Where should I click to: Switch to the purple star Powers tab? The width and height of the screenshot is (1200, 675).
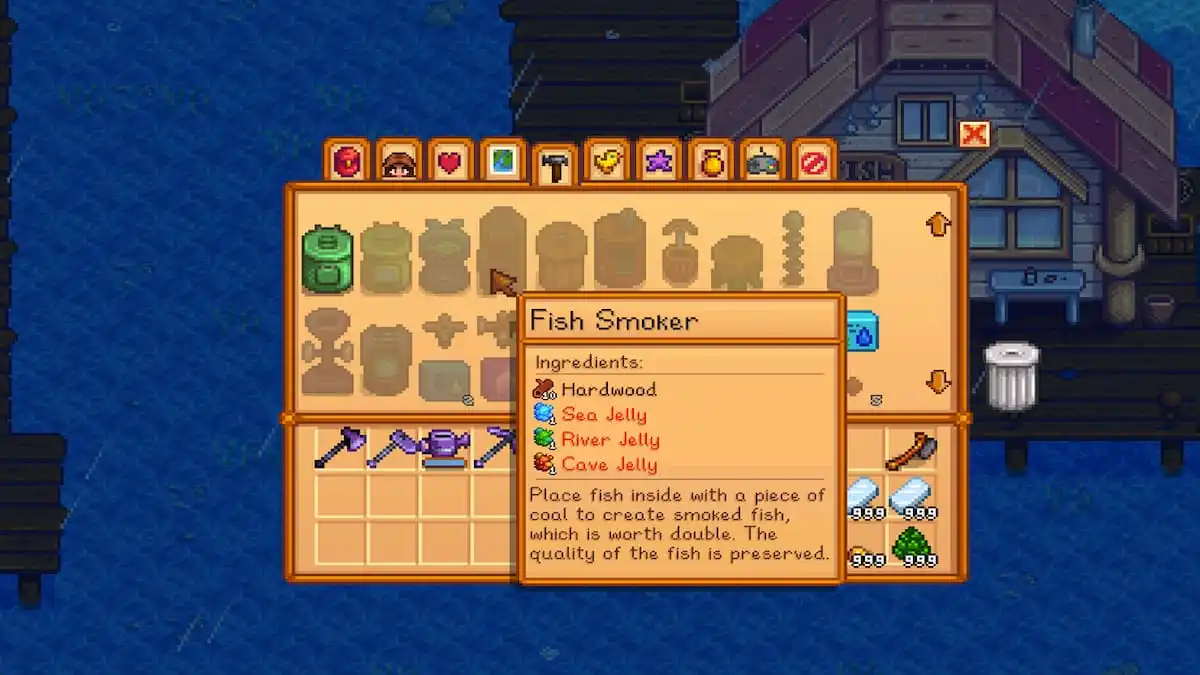658,160
